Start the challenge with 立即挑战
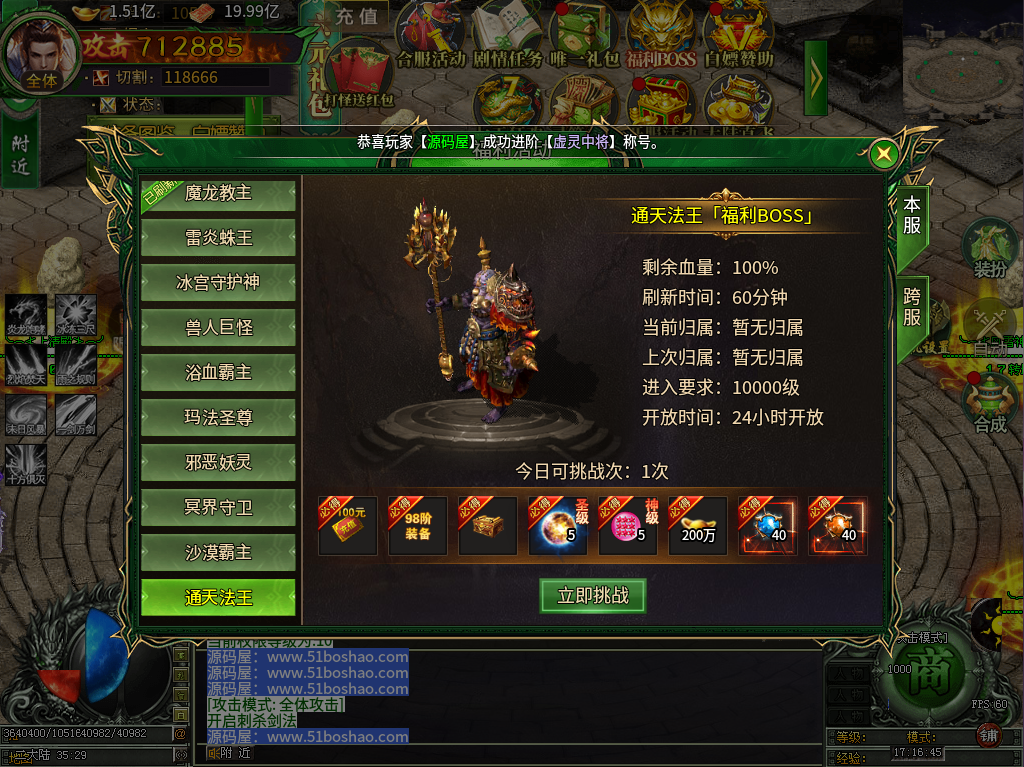Image resolution: width=1024 pixels, height=767 pixels. [593, 596]
